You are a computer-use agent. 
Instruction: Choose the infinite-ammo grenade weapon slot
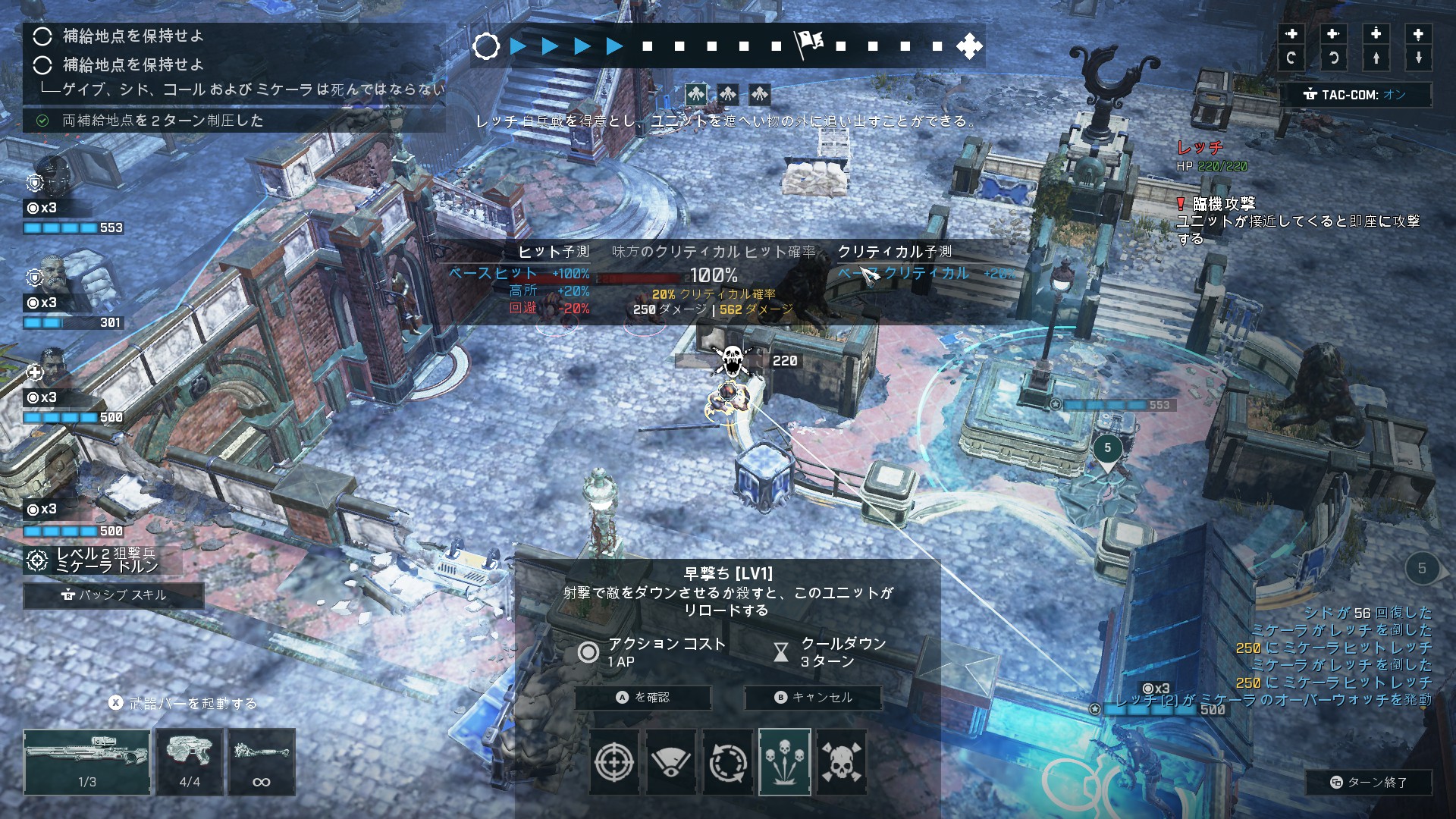pyautogui.click(x=262, y=761)
